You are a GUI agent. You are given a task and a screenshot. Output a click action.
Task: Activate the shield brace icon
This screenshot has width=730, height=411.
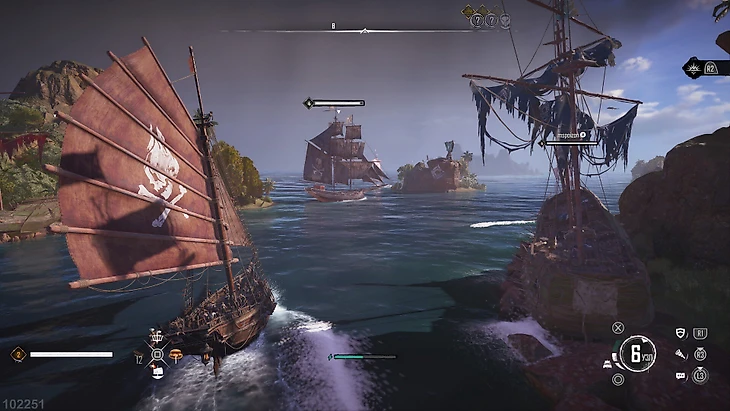click(681, 333)
